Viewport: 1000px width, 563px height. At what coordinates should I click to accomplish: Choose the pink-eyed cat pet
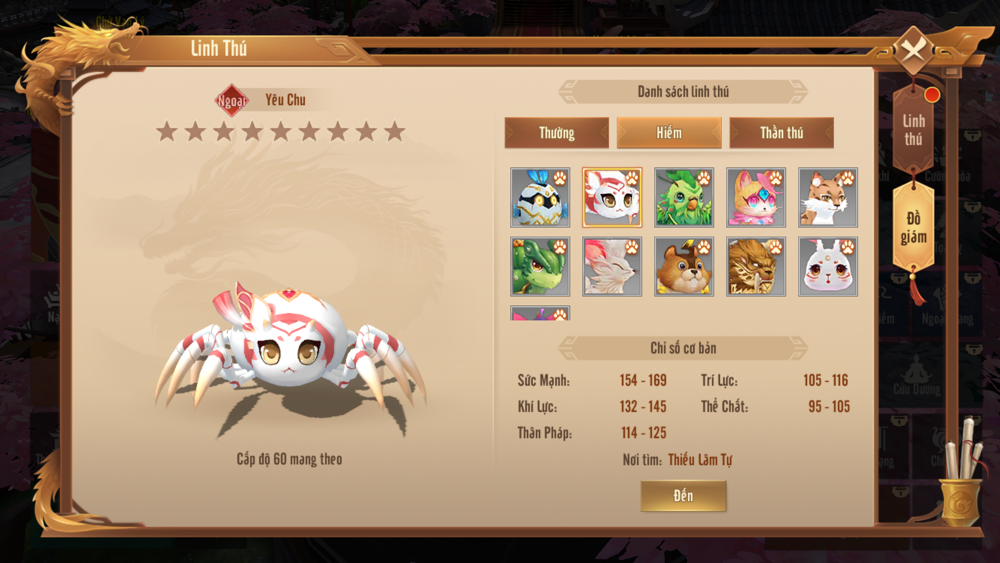coord(756,197)
